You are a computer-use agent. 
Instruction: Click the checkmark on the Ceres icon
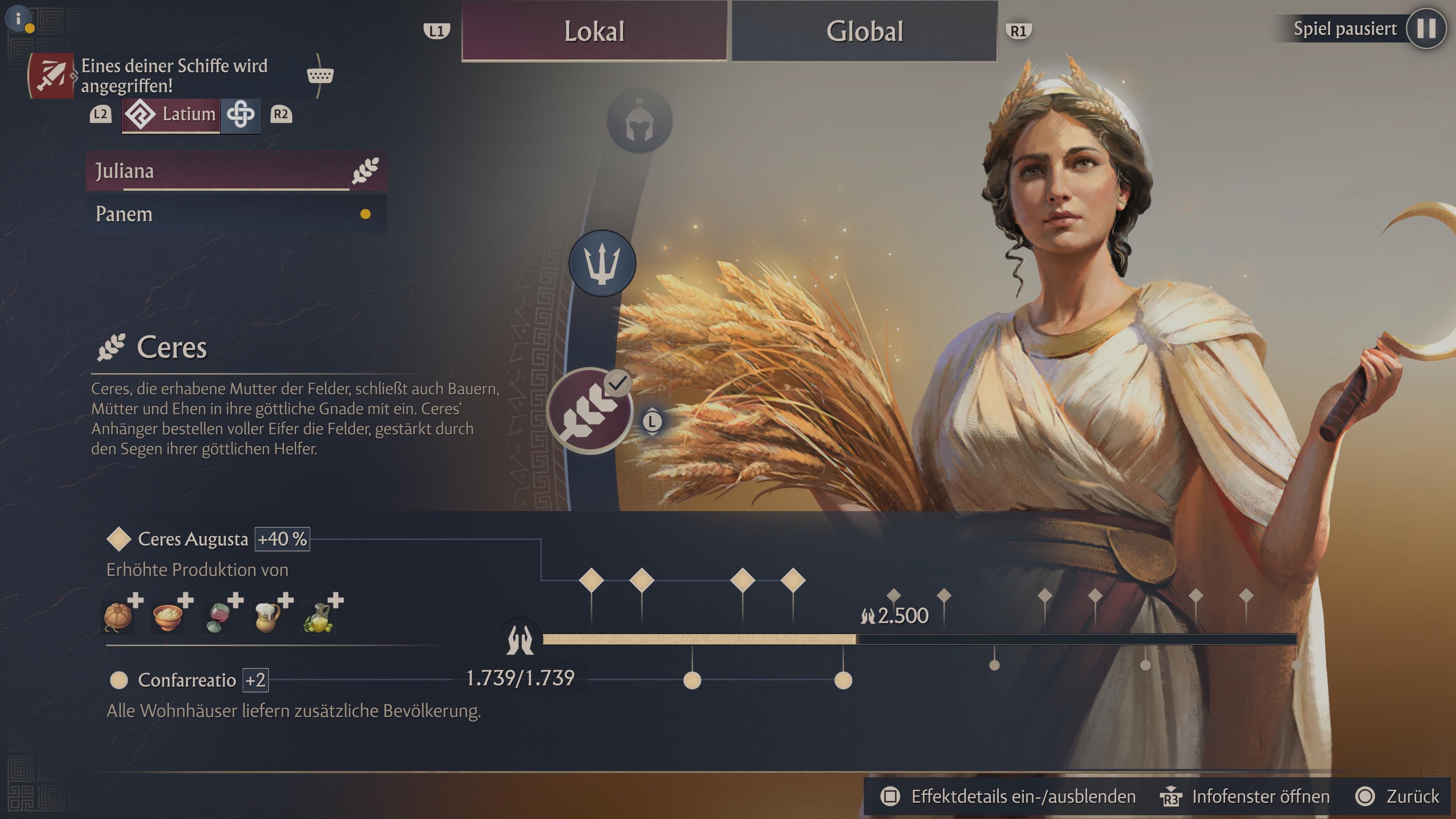[618, 382]
